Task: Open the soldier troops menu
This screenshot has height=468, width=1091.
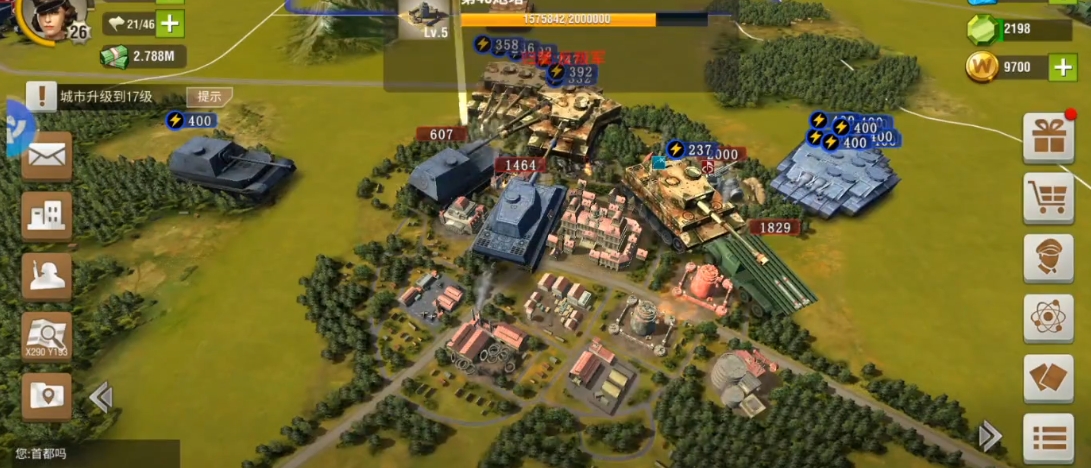Action: point(46,277)
